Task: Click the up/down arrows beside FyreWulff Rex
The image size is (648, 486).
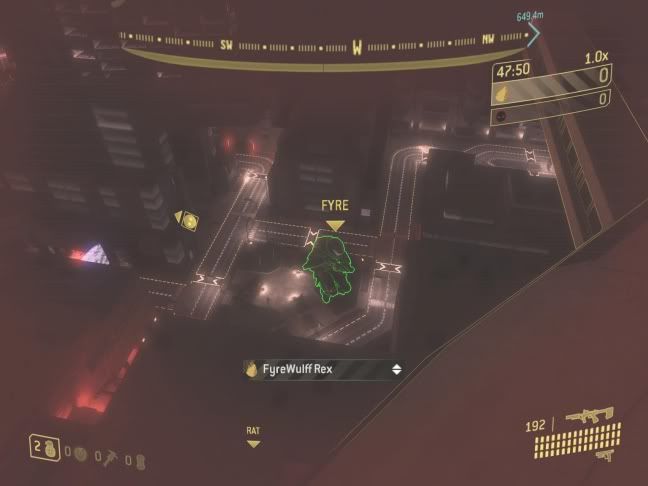Action: (x=397, y=370)
